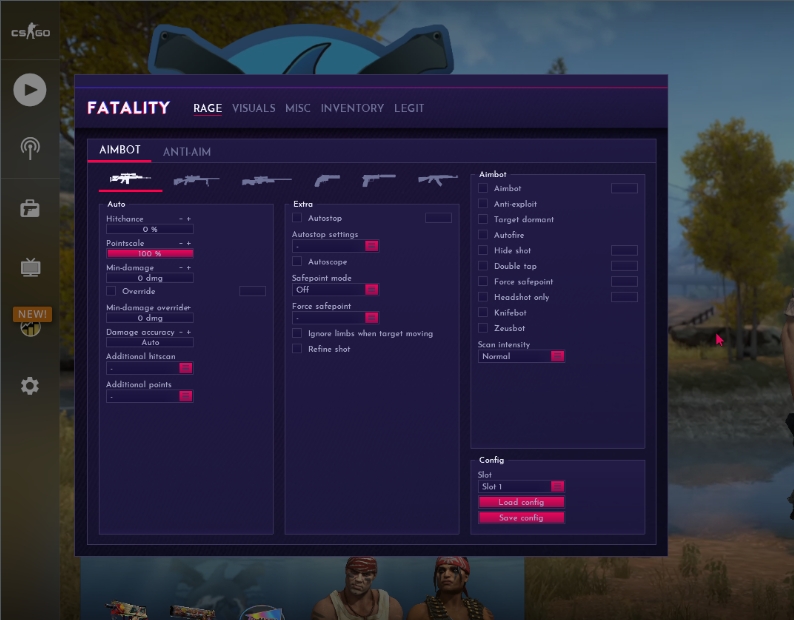Screen dimensions: 794x620
Task: Click the Pointscale slider bar
Action: [149, 254]
